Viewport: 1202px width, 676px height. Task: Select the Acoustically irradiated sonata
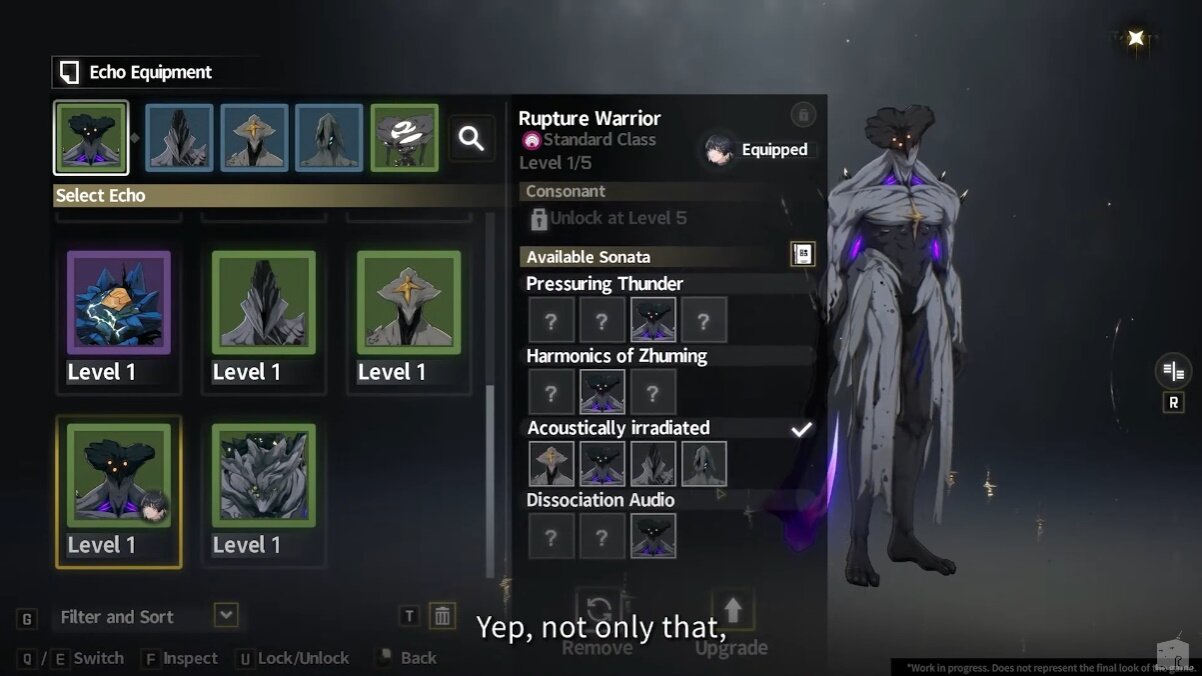pos(618,428)
